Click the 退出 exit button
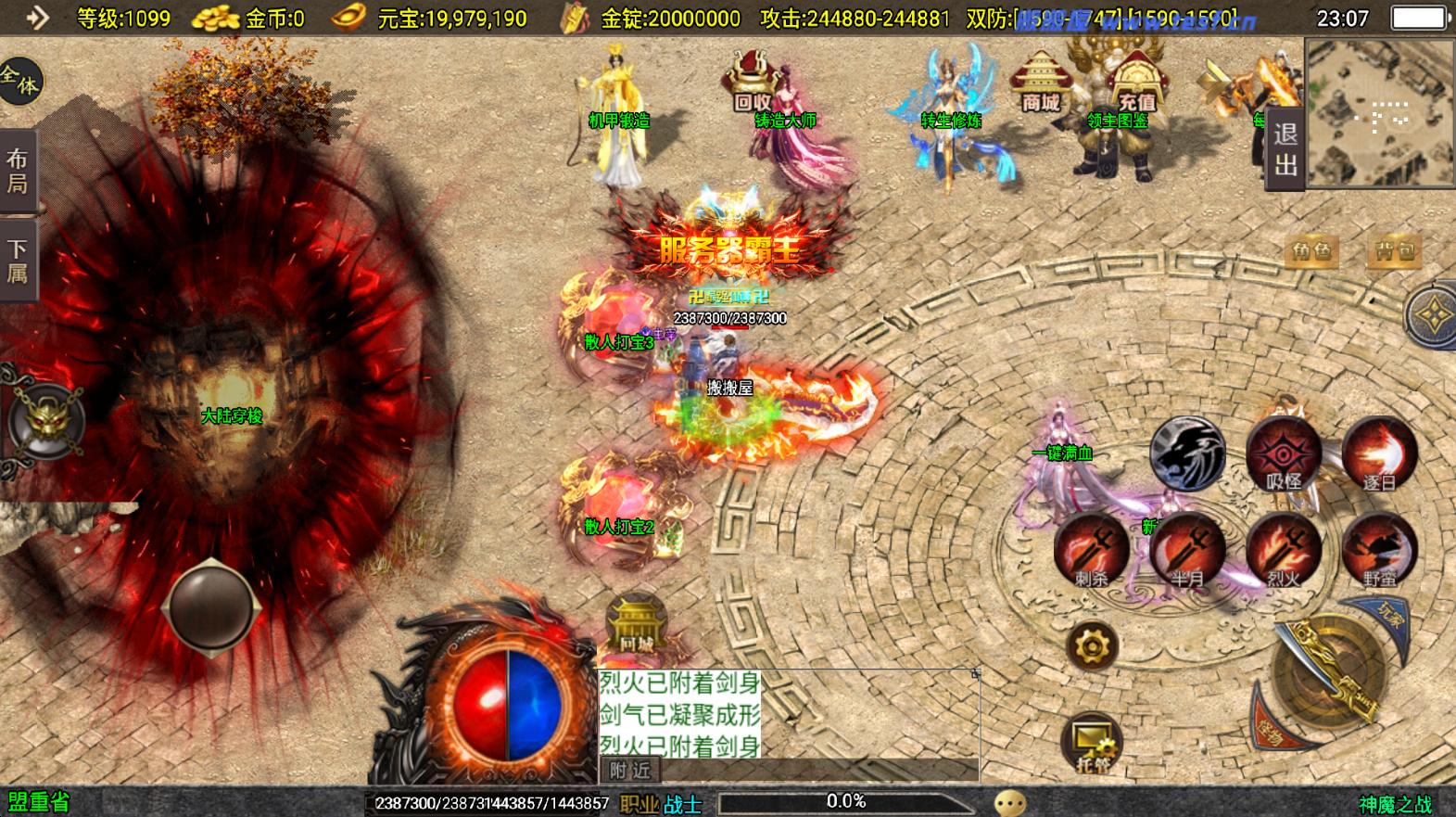This screenshot has width=1456, height=817. [x=1285, y=149]
